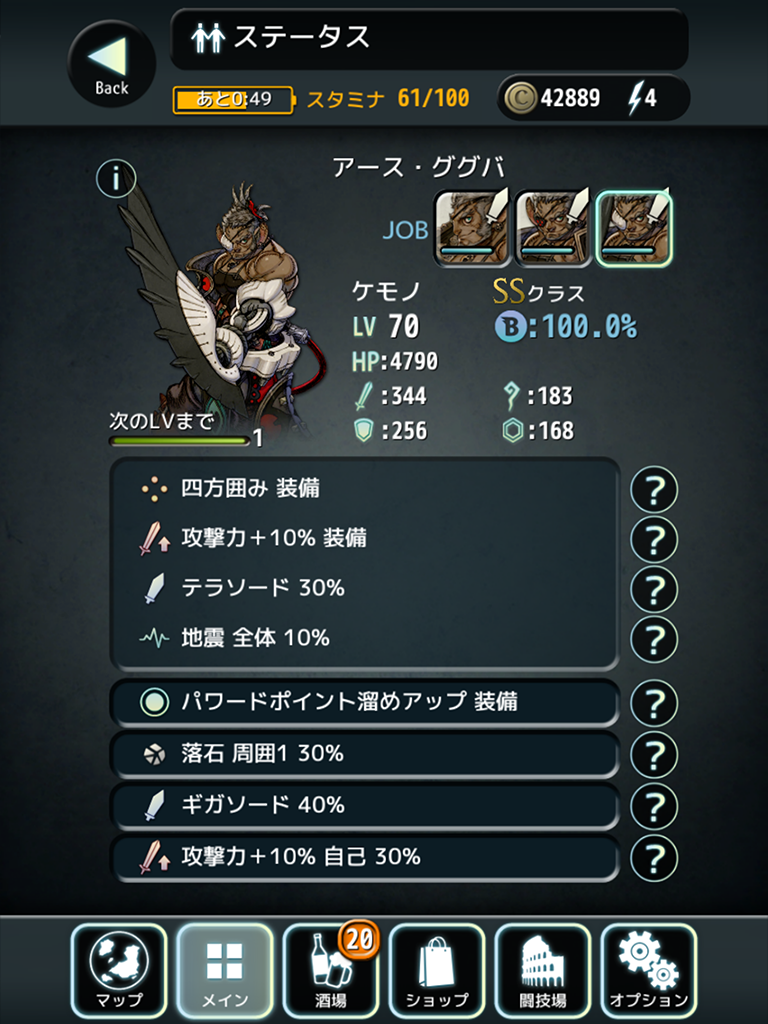Open the ショップ shop menu

[437, 970]
